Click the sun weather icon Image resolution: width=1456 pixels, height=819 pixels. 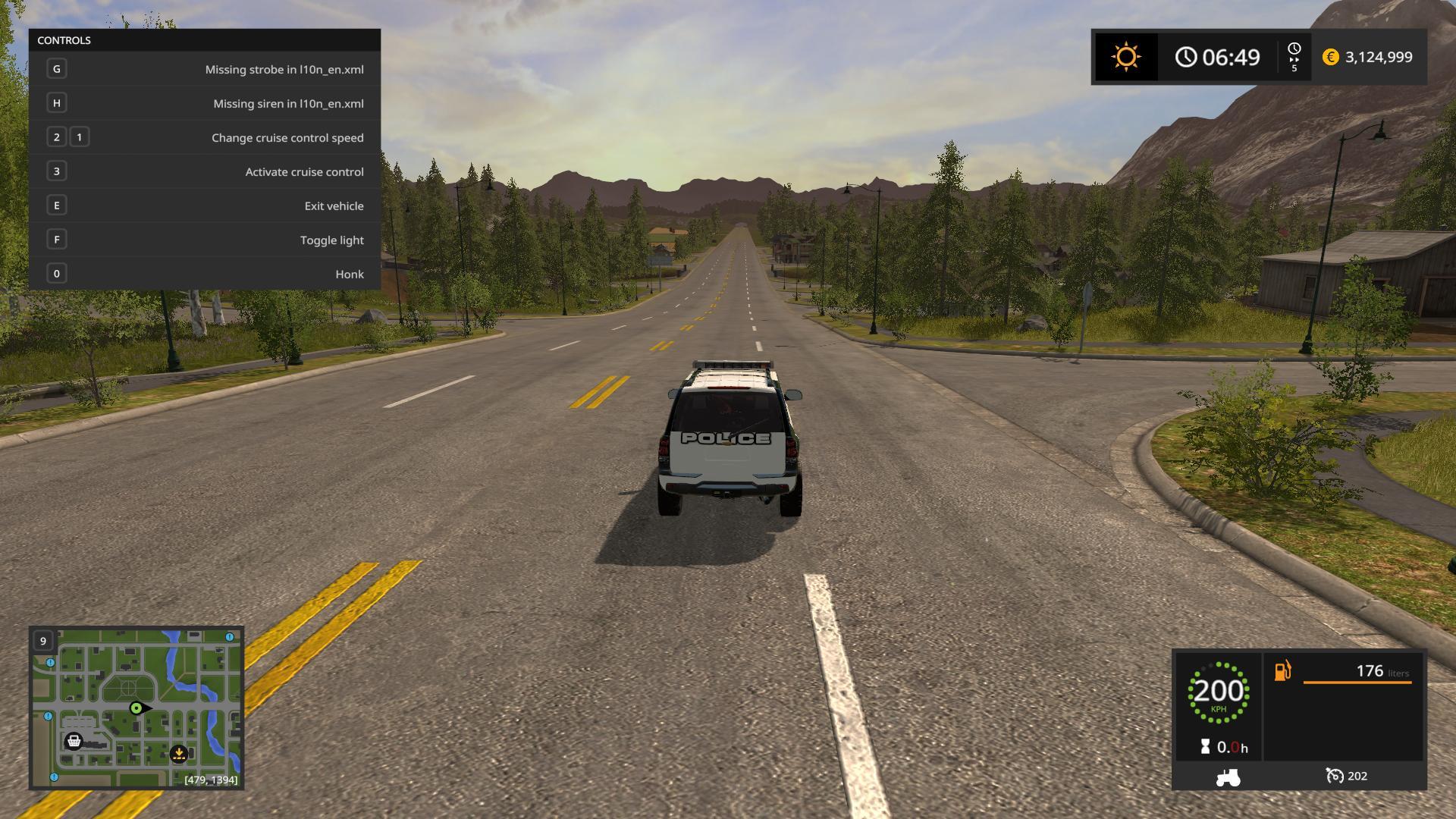[1125, 58]
